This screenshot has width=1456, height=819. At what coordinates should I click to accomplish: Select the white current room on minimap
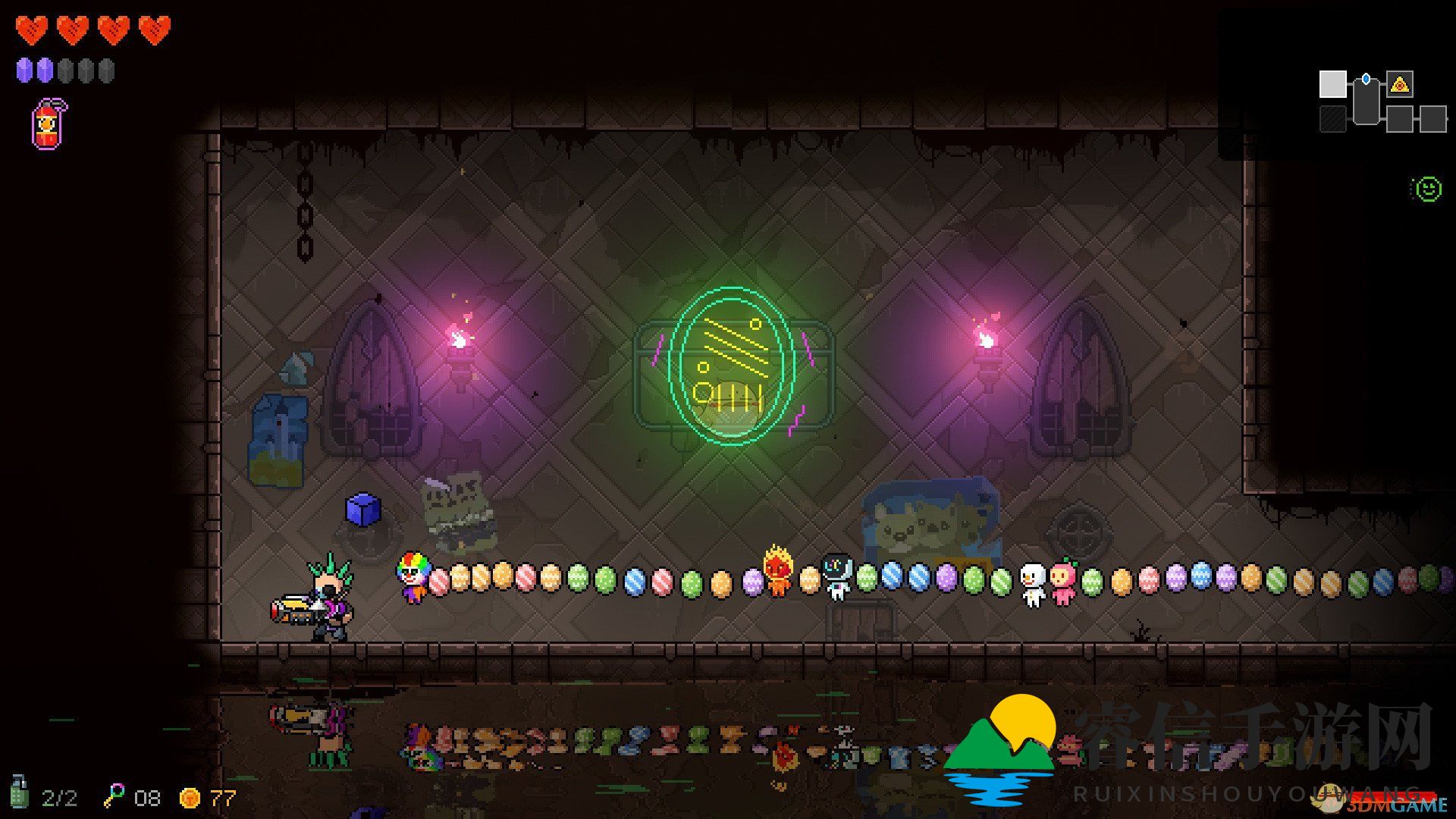[x=1332, y=84]
